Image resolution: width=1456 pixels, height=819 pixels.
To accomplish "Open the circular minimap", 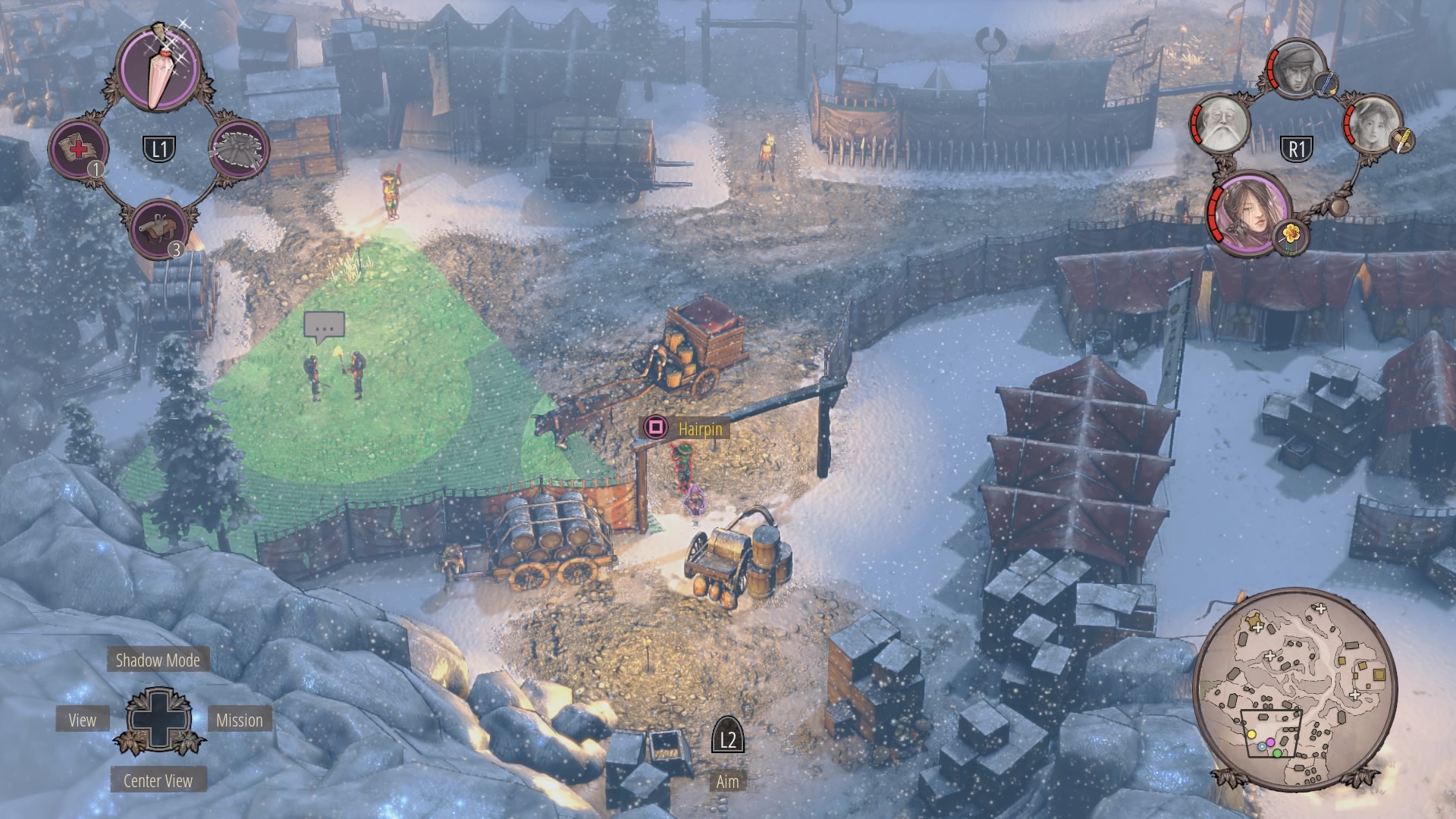I will click(x=1295, y=689).
